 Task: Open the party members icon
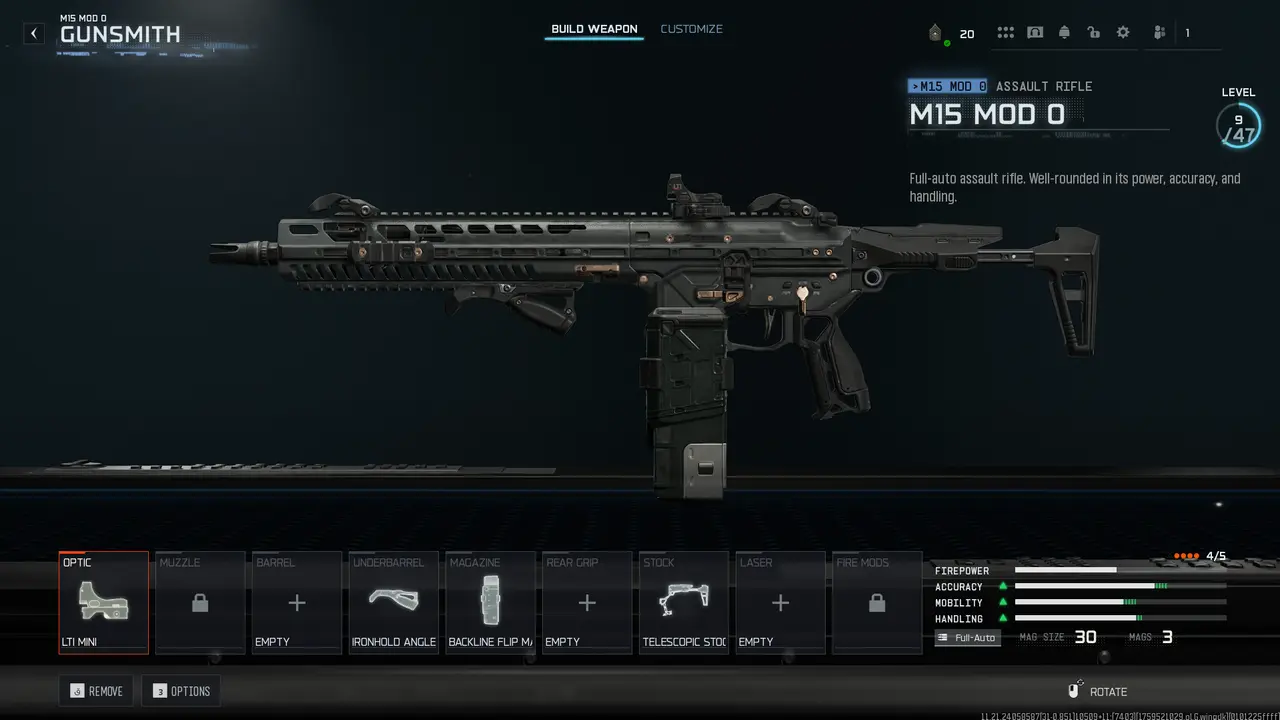[x=1159, y=33]
